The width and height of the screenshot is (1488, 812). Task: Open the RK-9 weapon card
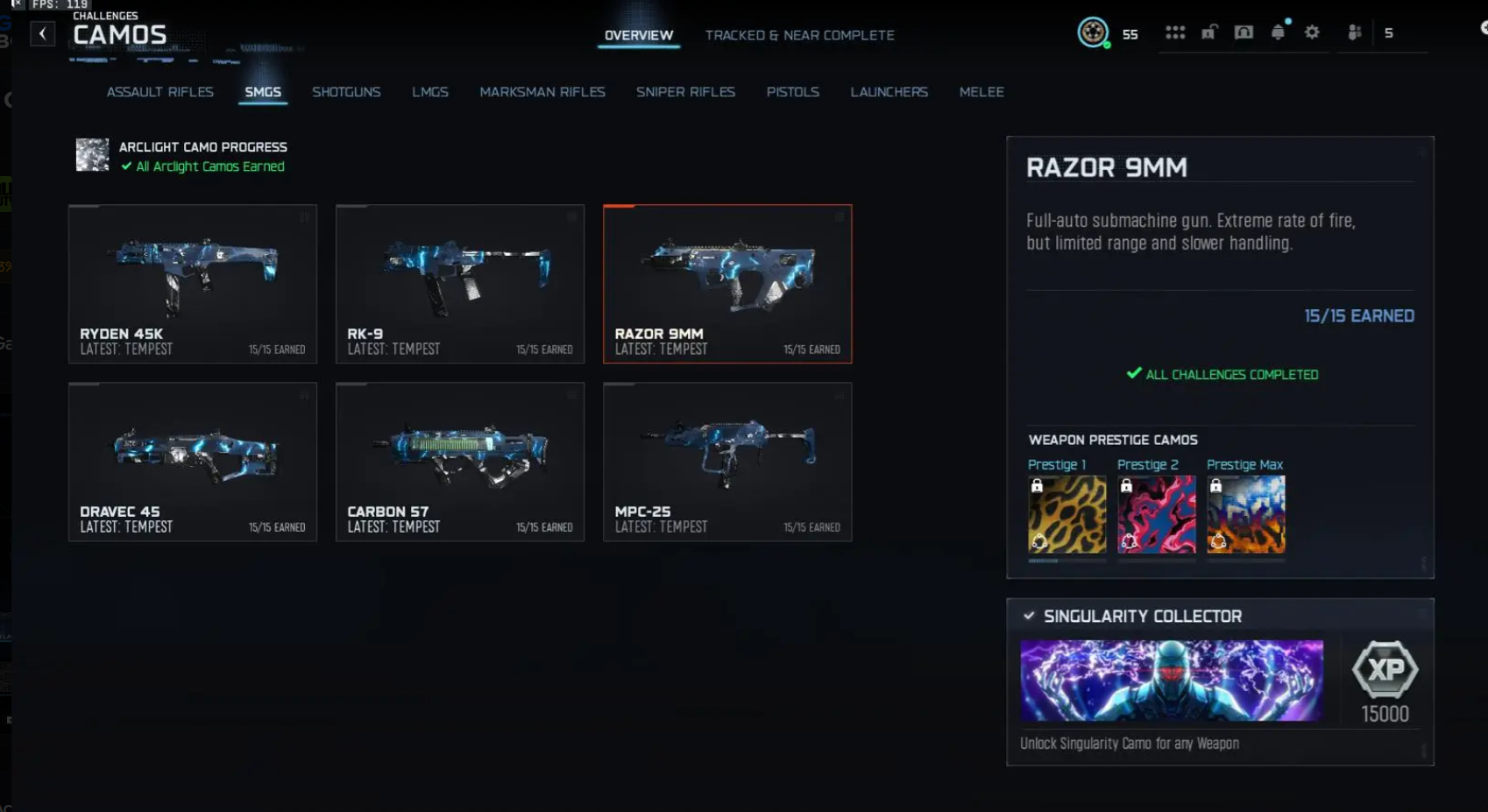tap(459, 284)
